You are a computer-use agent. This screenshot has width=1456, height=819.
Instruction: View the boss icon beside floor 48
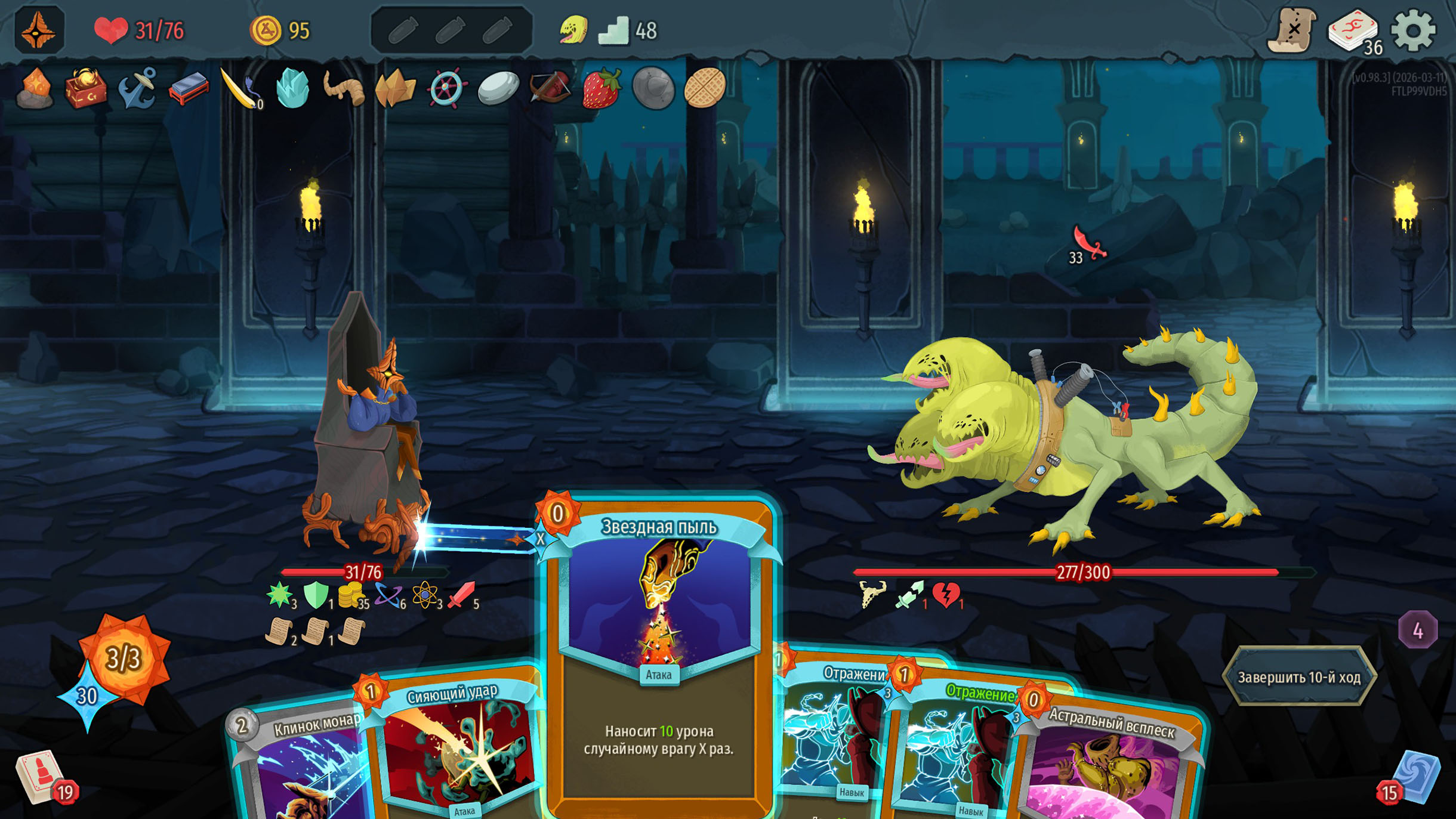[573, 30]
